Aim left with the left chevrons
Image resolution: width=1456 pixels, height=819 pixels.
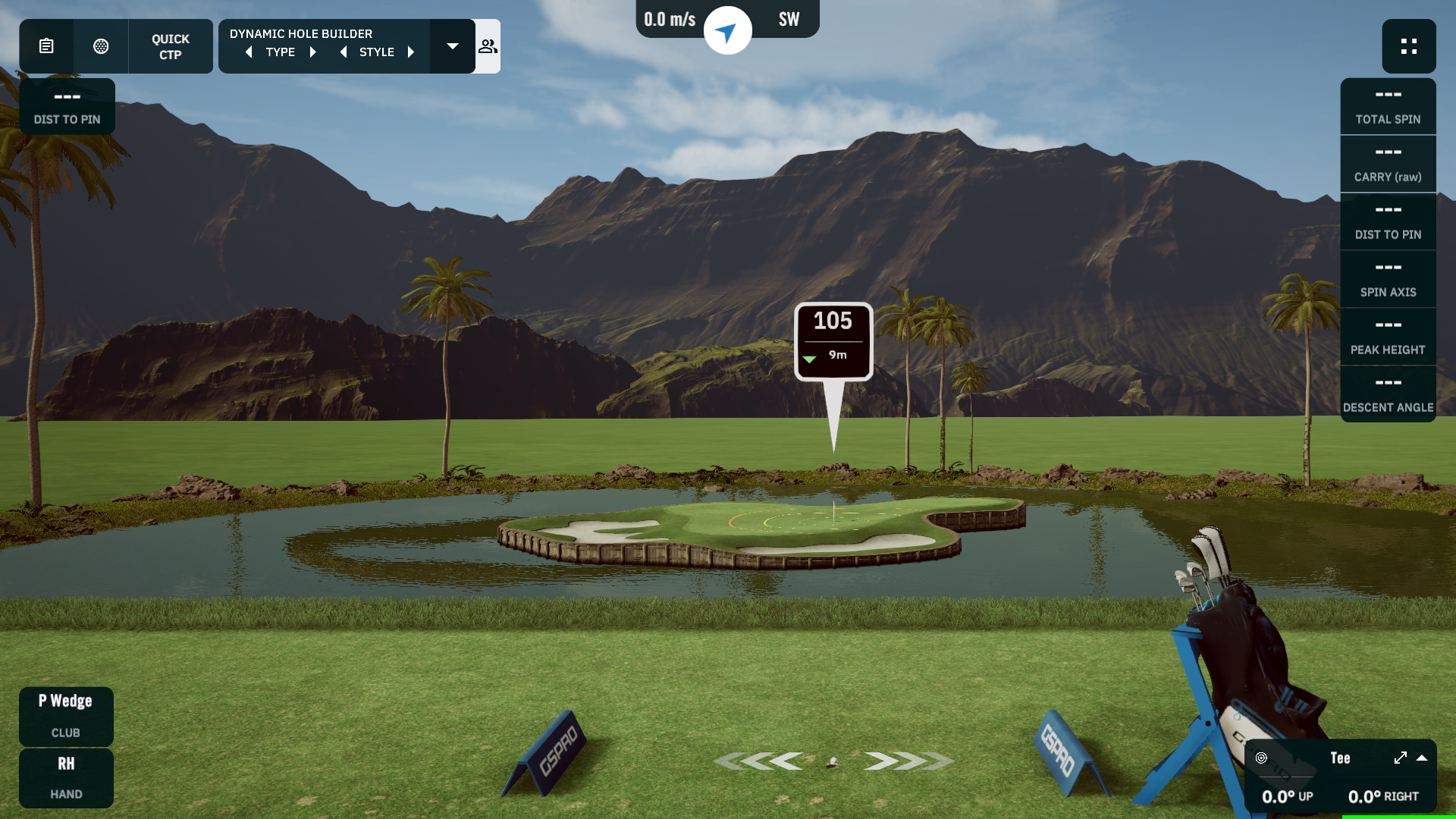[761, 761]
